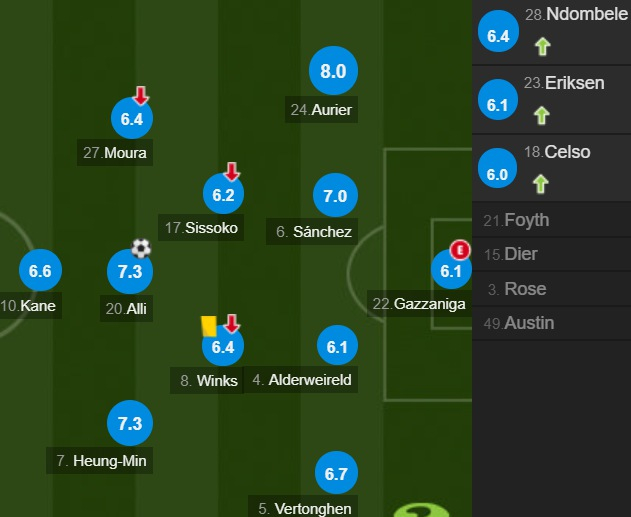Choose Foyth from the unused substitutes
This screenshot has height=517, width=631.
click(551, 220)
